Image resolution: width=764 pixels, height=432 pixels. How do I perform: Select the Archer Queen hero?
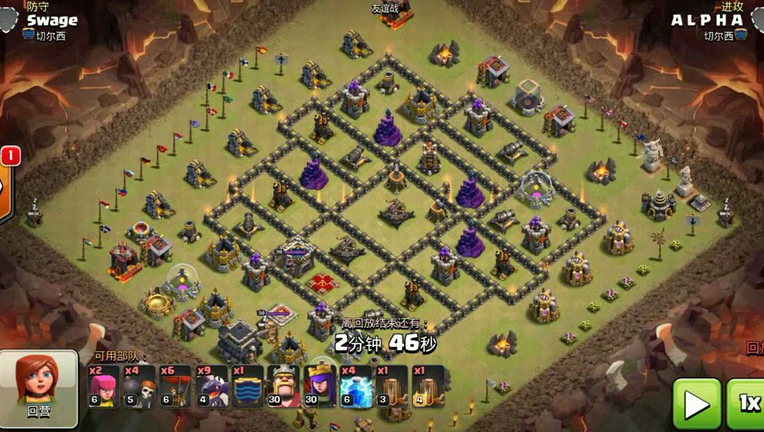pos(320,385)
